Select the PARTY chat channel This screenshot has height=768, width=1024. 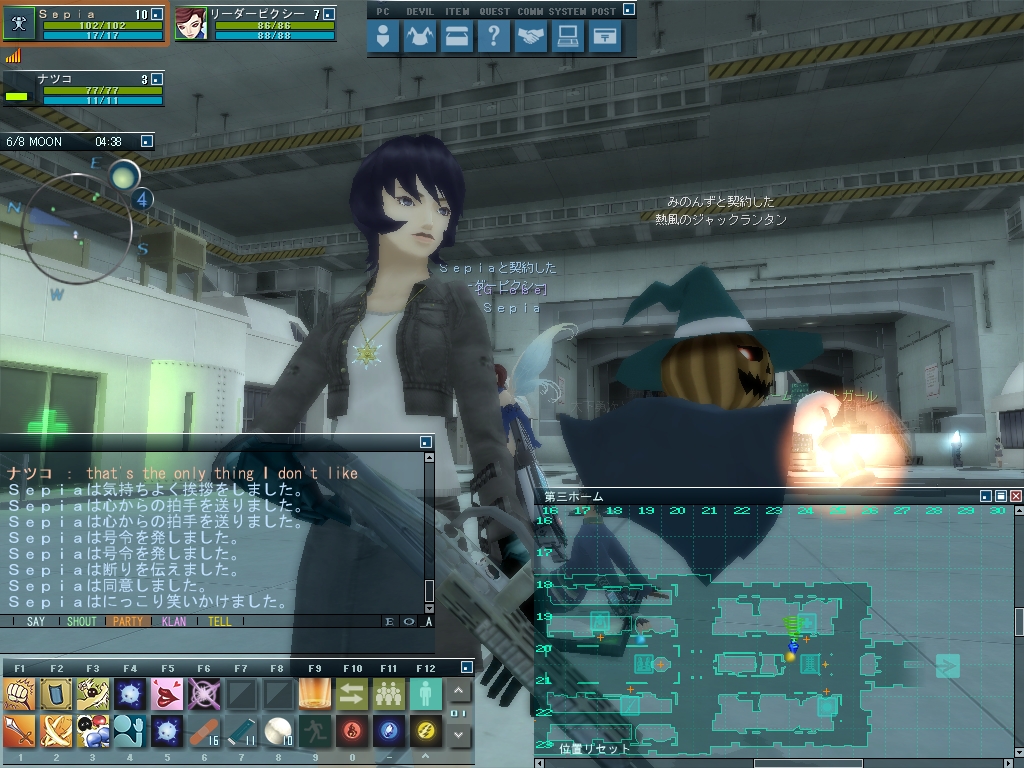(127, 622)
